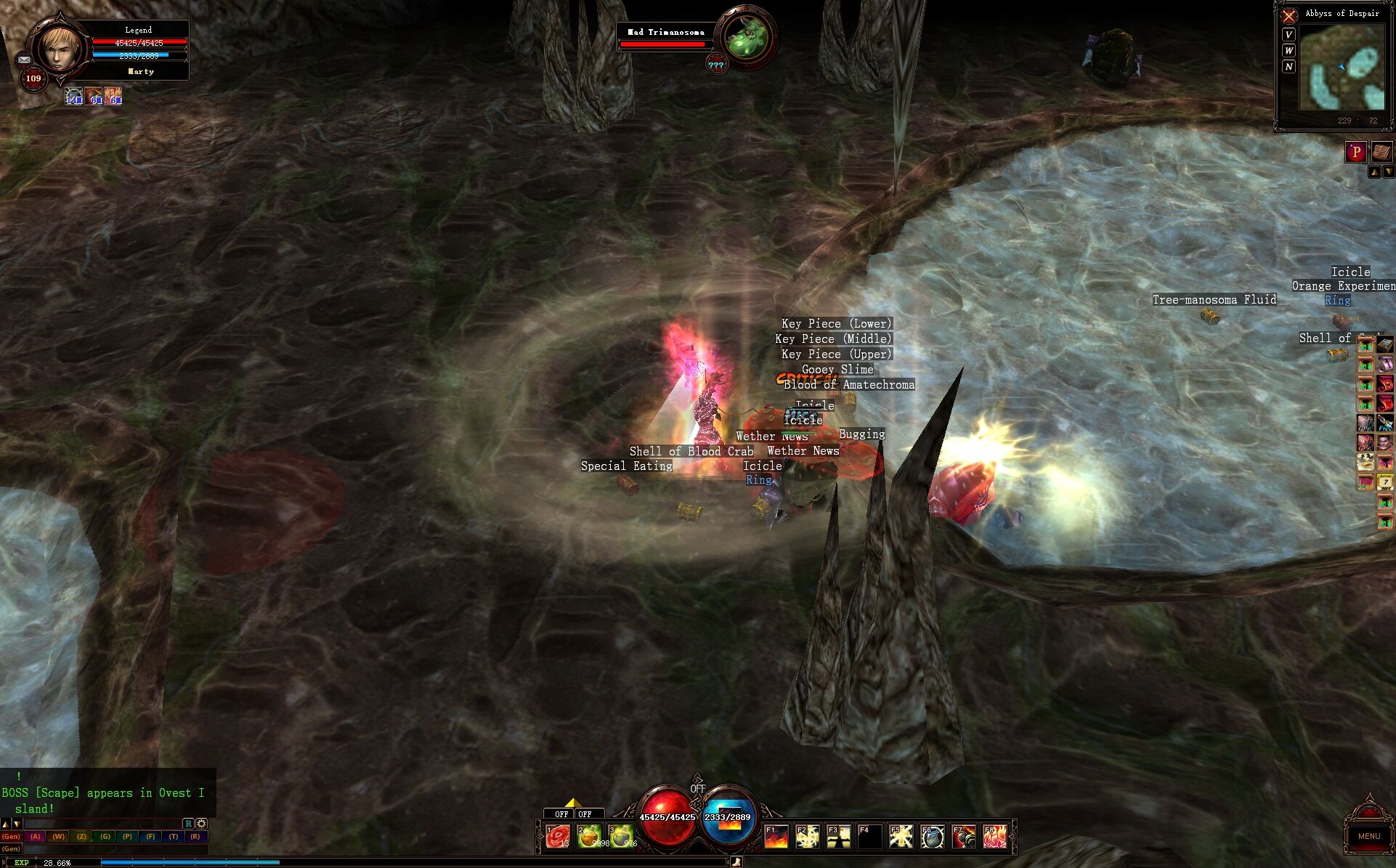
Task: Toggle the minimap W button
Action: tap(1289, 51)
